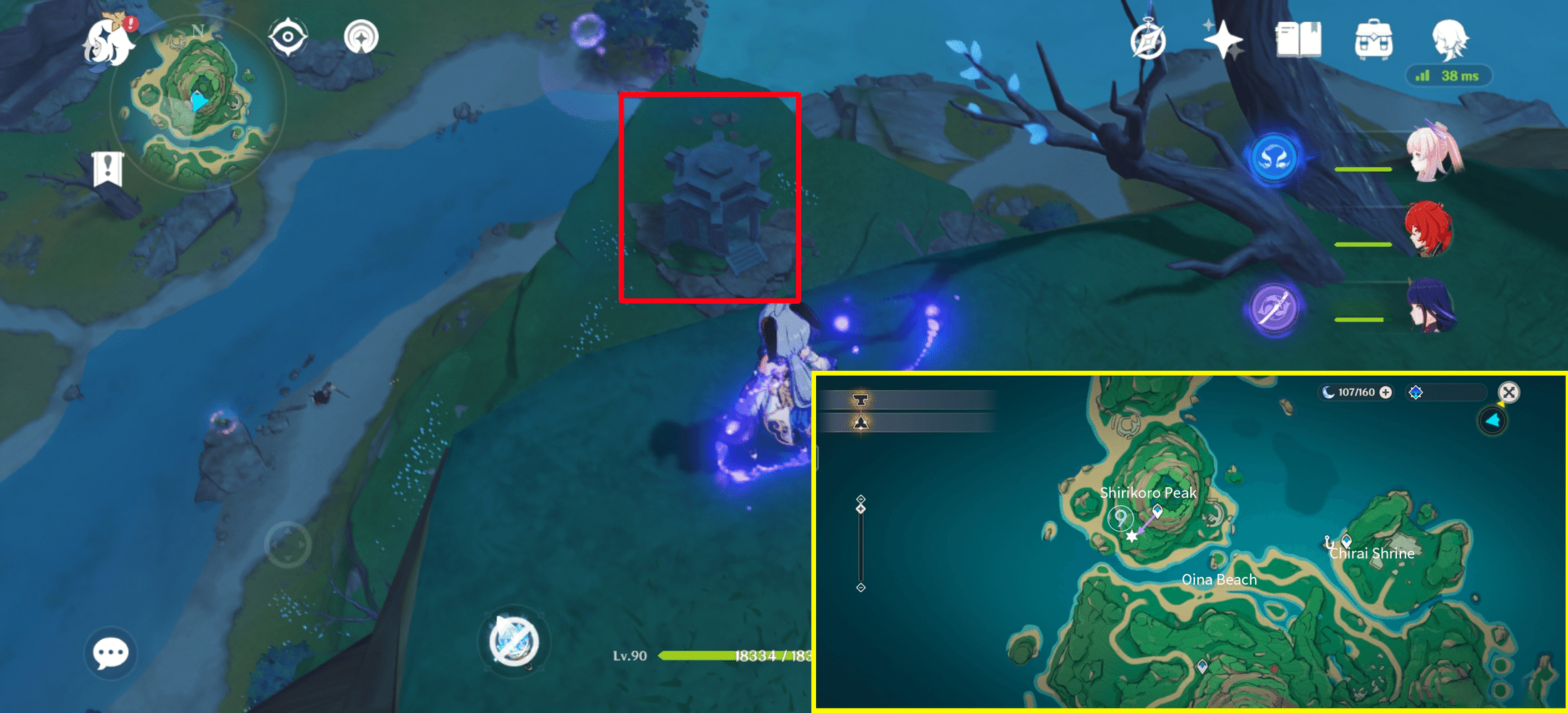Viewport: 1568px width, 713px height.
Task: Open the waypoint tracking dropdown on map
Action: pos(1445,391)
